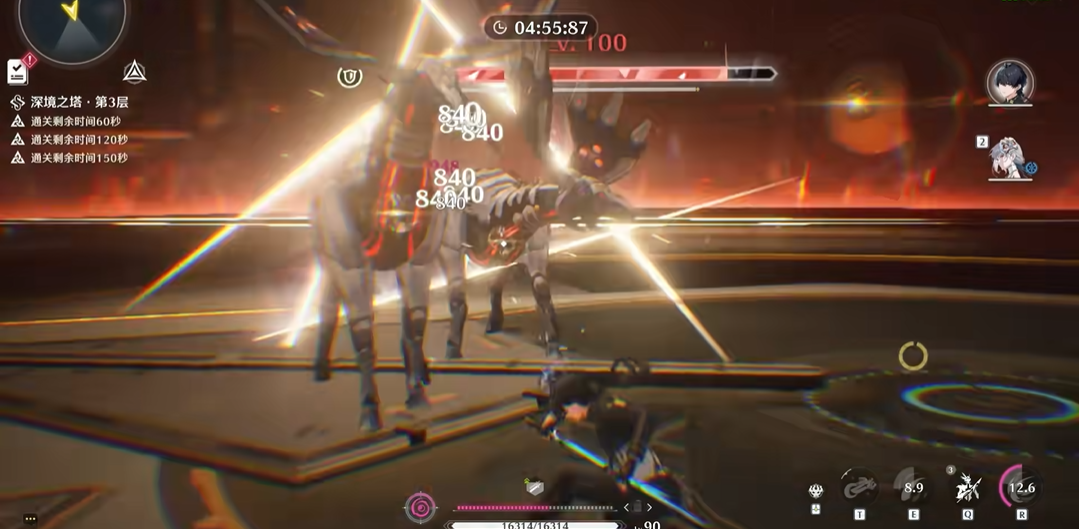Image resolution: width=1079 pixels, height=529 pixels.
Task: Switch to the white-haired second party member
Action: tap(1010, 158)
